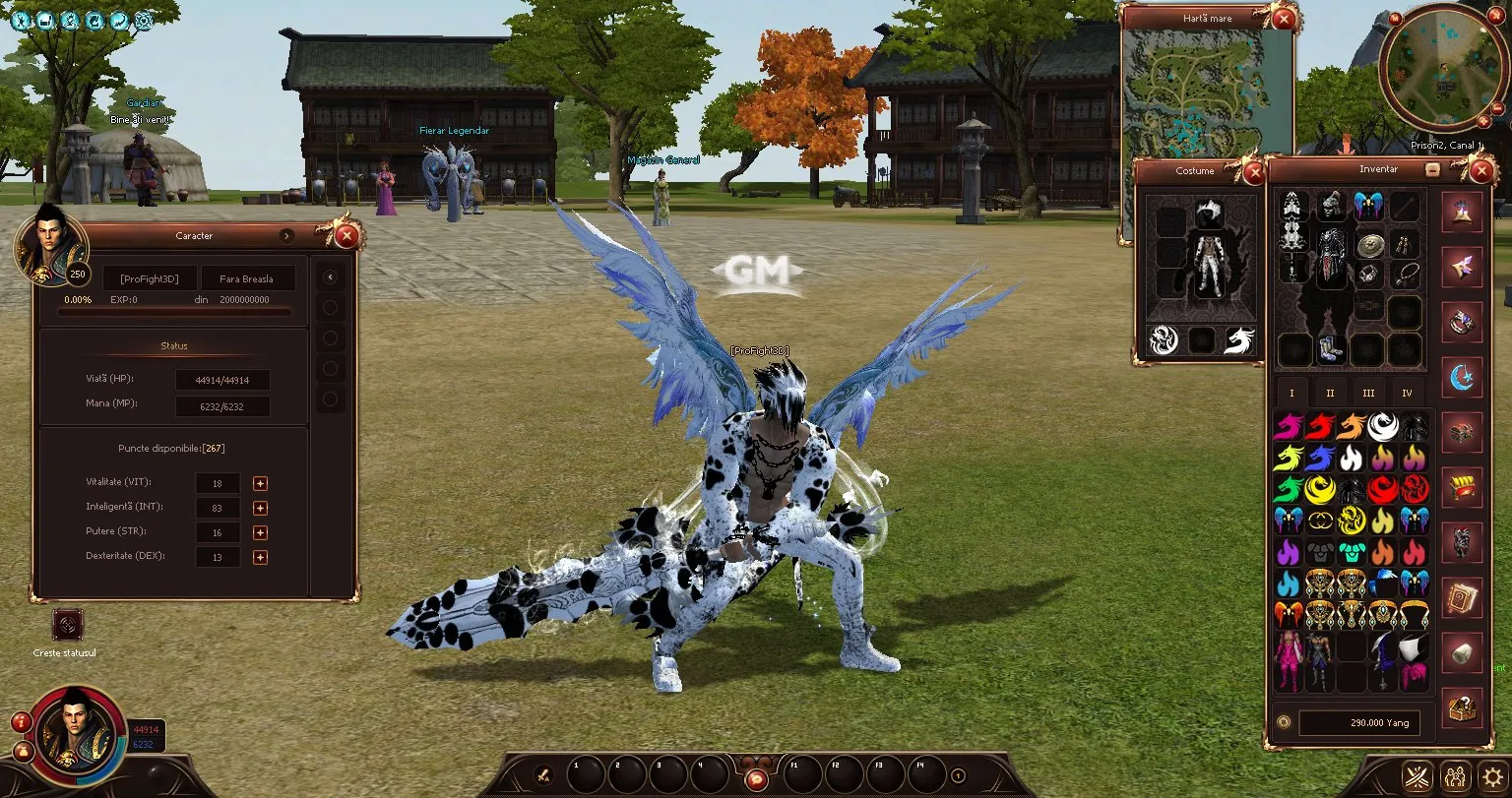Click the Fara Breasla button

(x=248, y=277)
